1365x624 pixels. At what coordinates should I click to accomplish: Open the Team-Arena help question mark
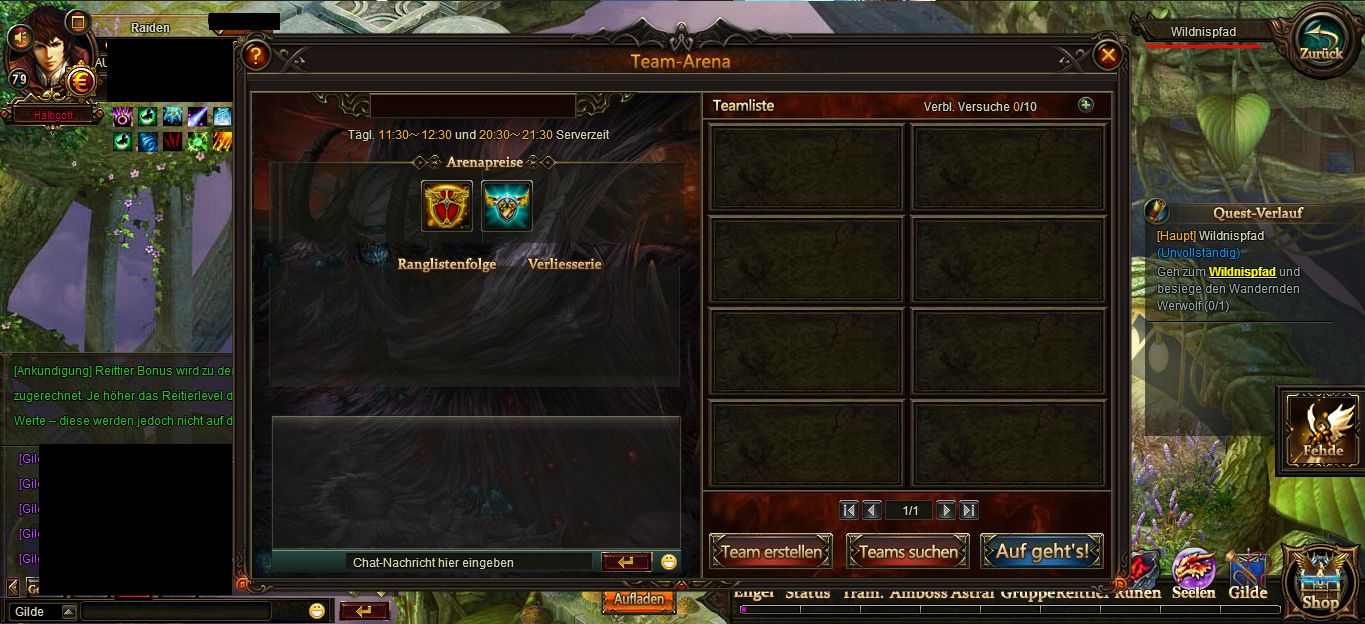coord(256,56)
